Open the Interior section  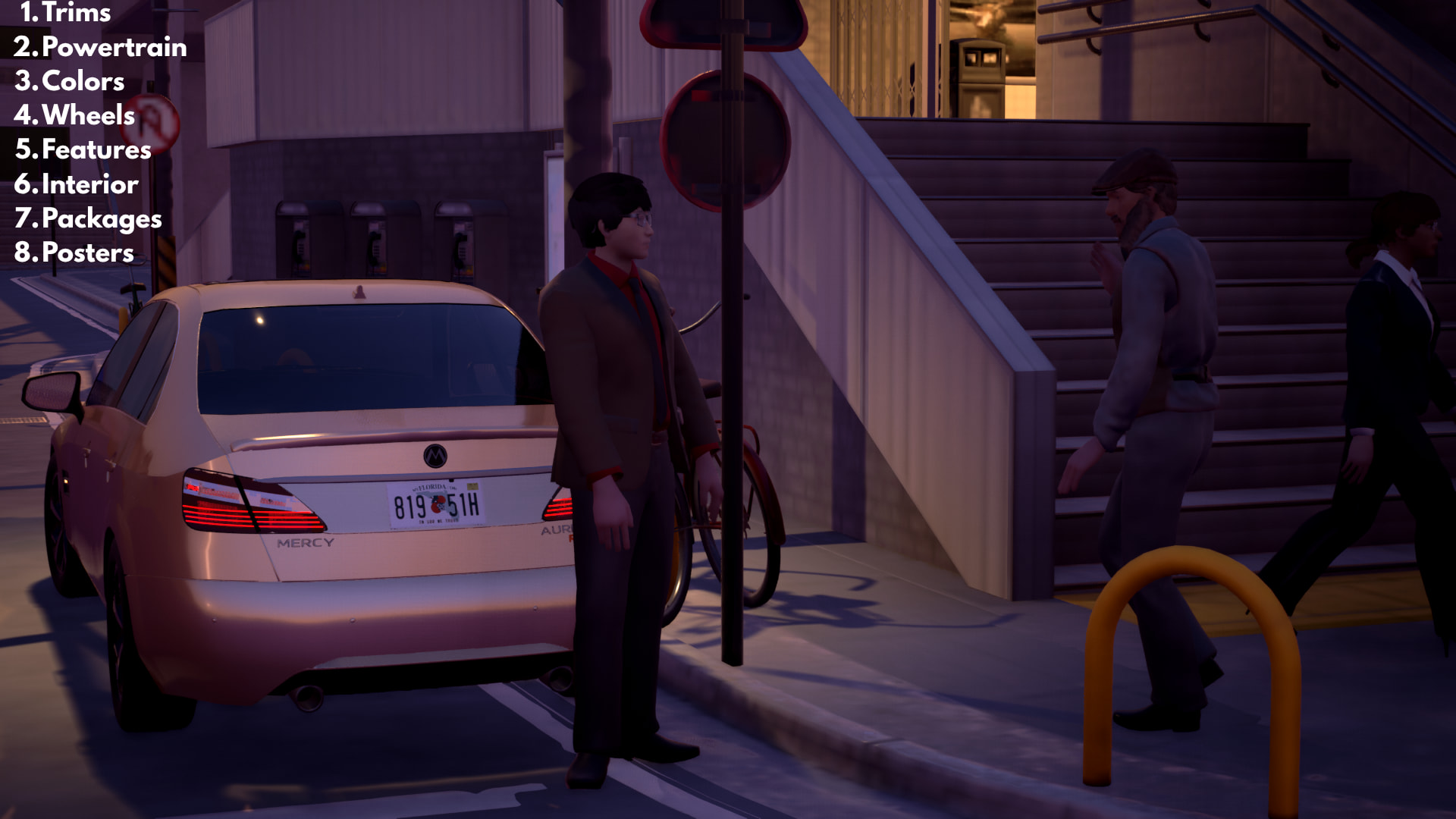click(x=77, y=184)
